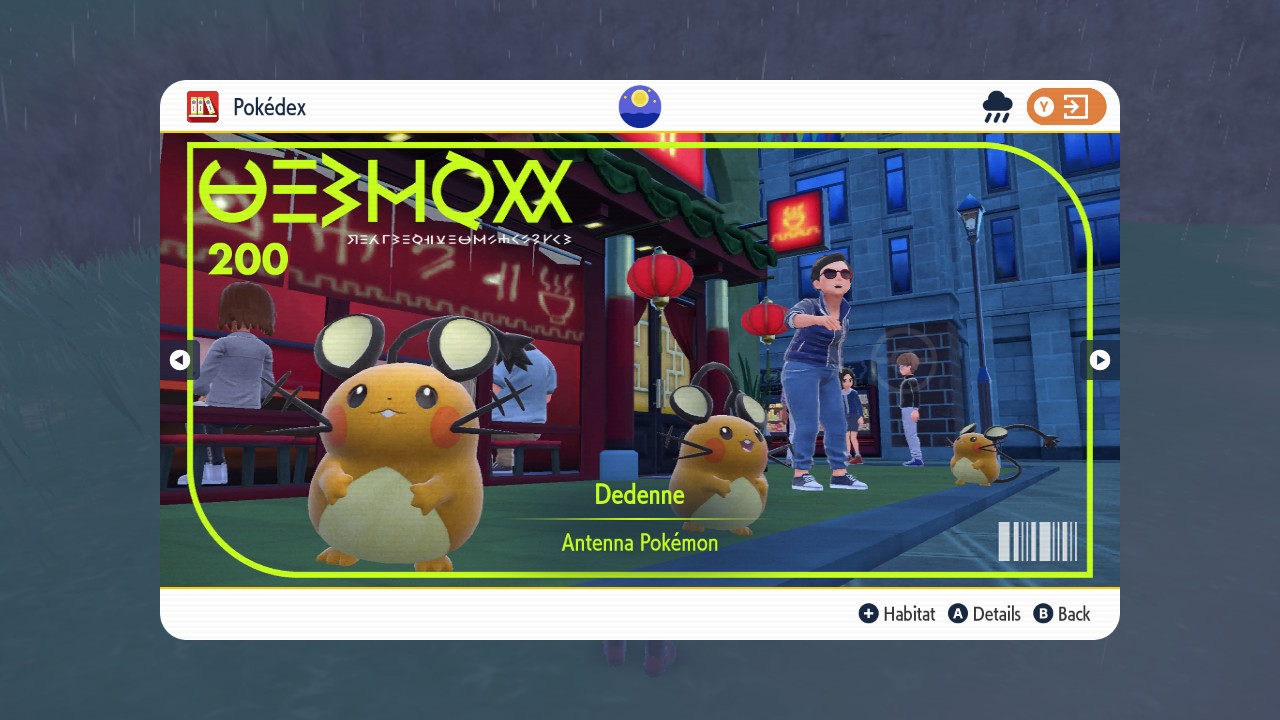Click the B button icon beside Back
The height and width of the screenshot is (720, 1280).
click(x=1043, y=614)
